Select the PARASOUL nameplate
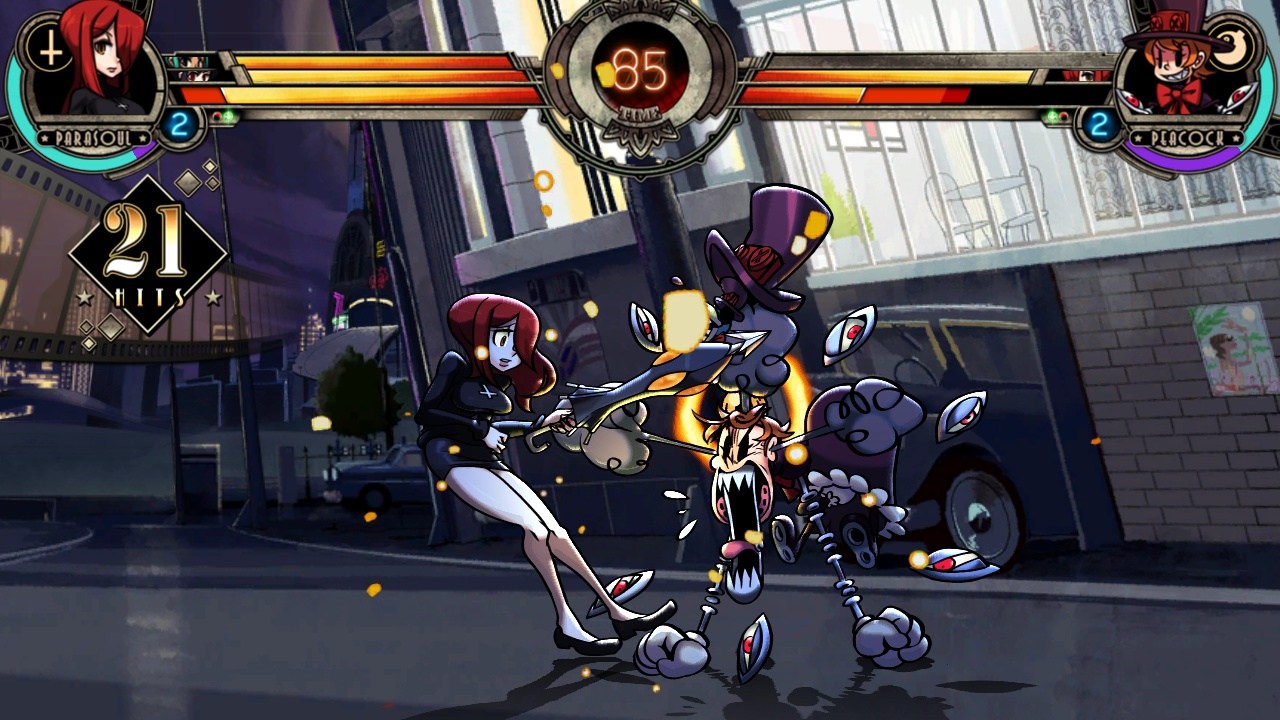 [93, 137]
